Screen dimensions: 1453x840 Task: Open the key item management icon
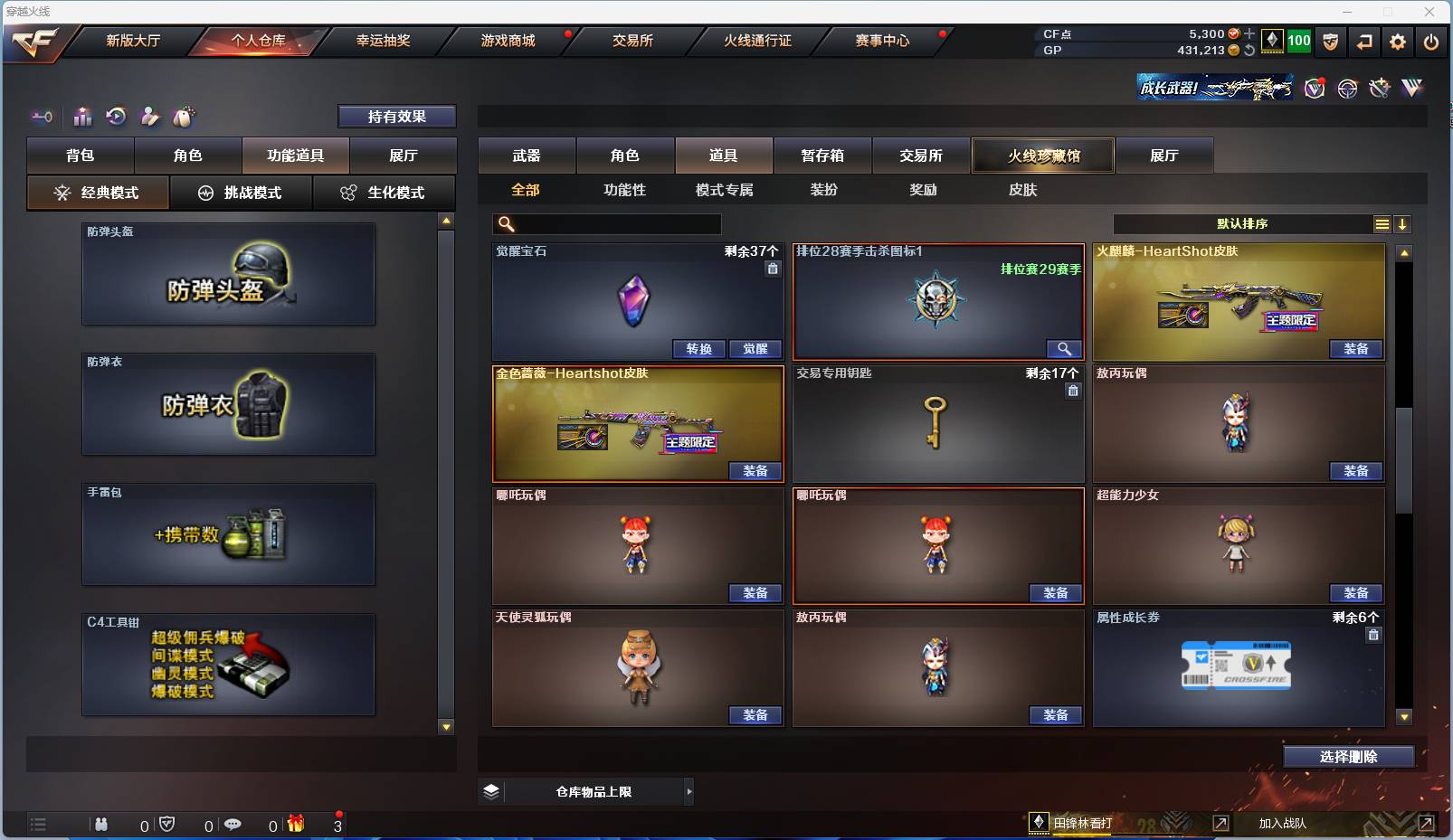[42, 117]
